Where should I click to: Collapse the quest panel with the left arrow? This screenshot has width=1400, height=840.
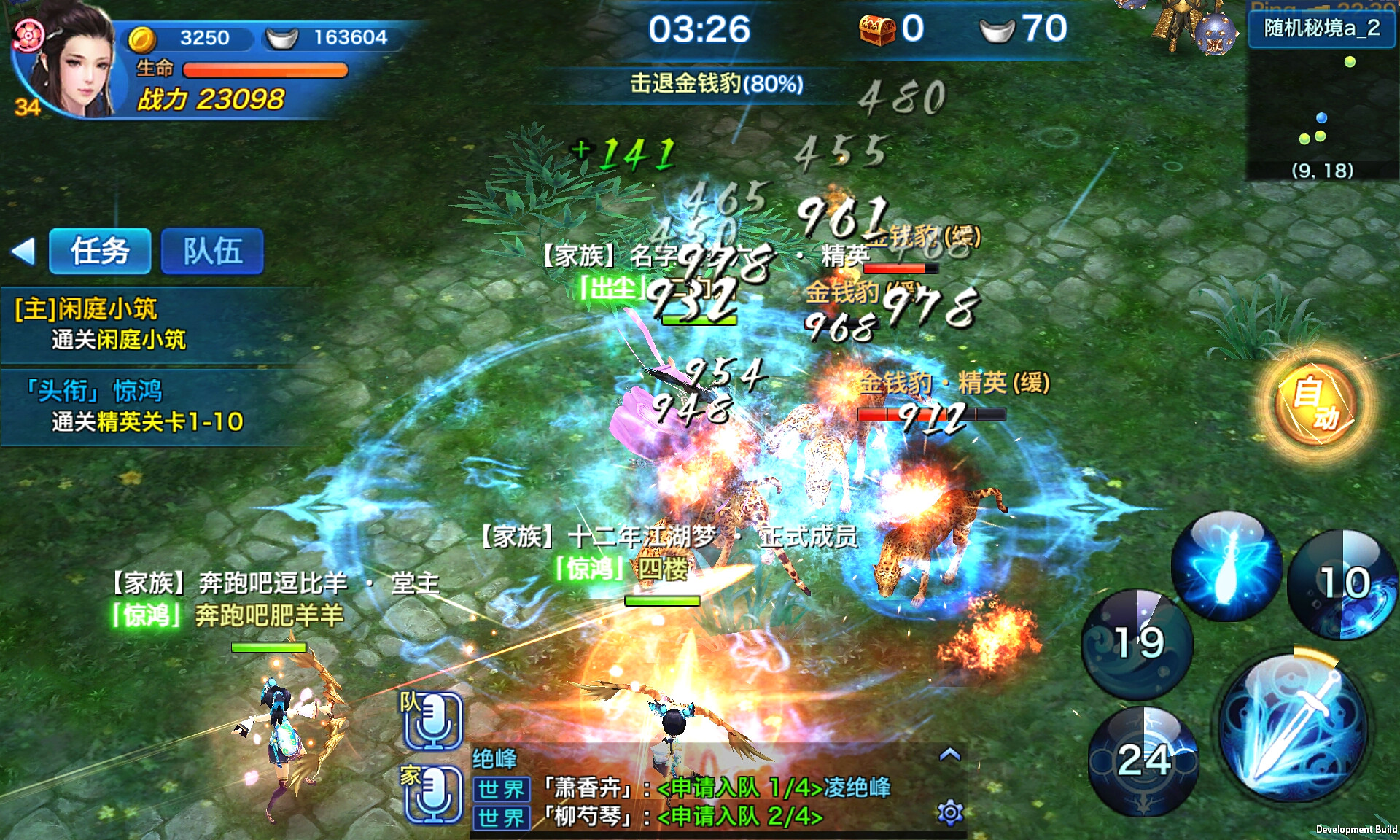[x=24, y=252]
